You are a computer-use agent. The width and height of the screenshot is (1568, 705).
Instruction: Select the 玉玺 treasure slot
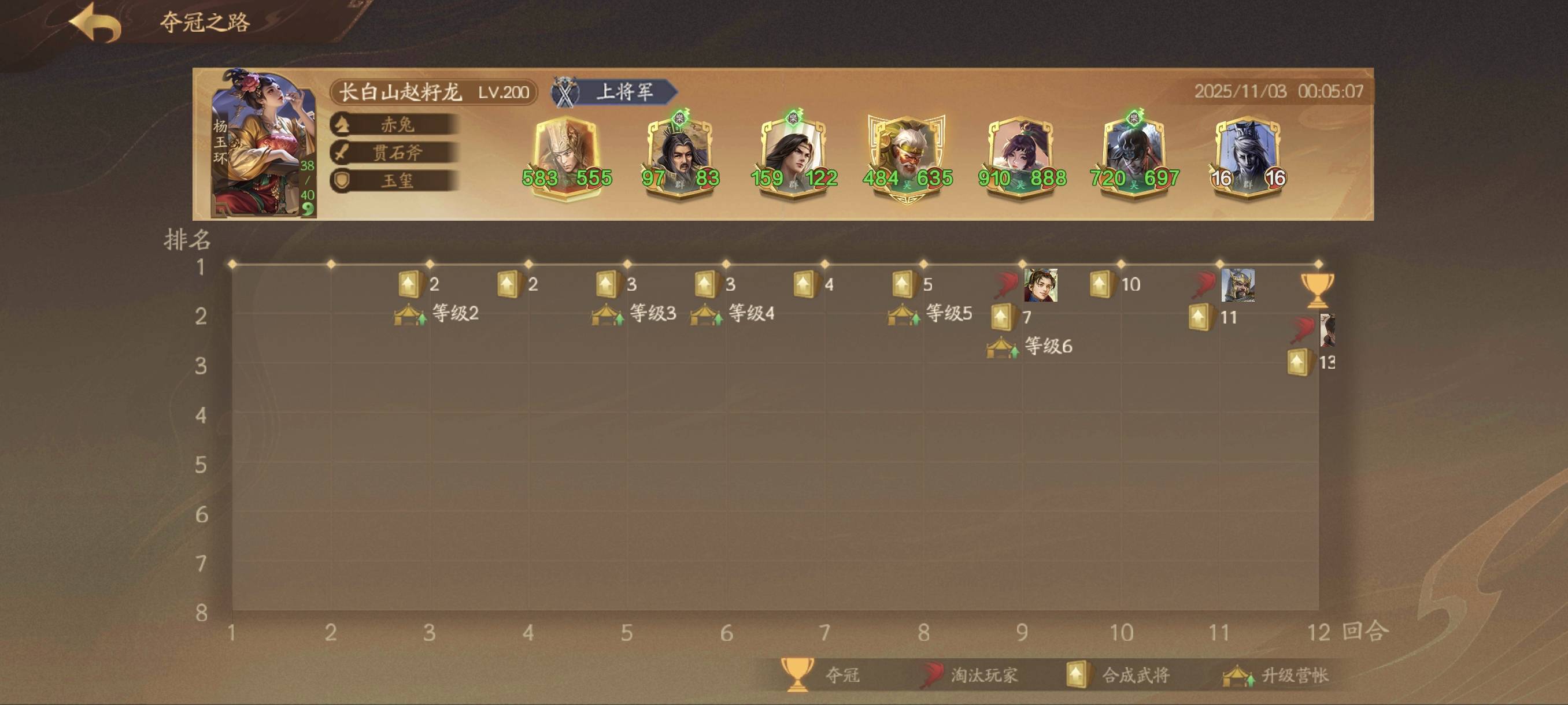pos(395,181)
